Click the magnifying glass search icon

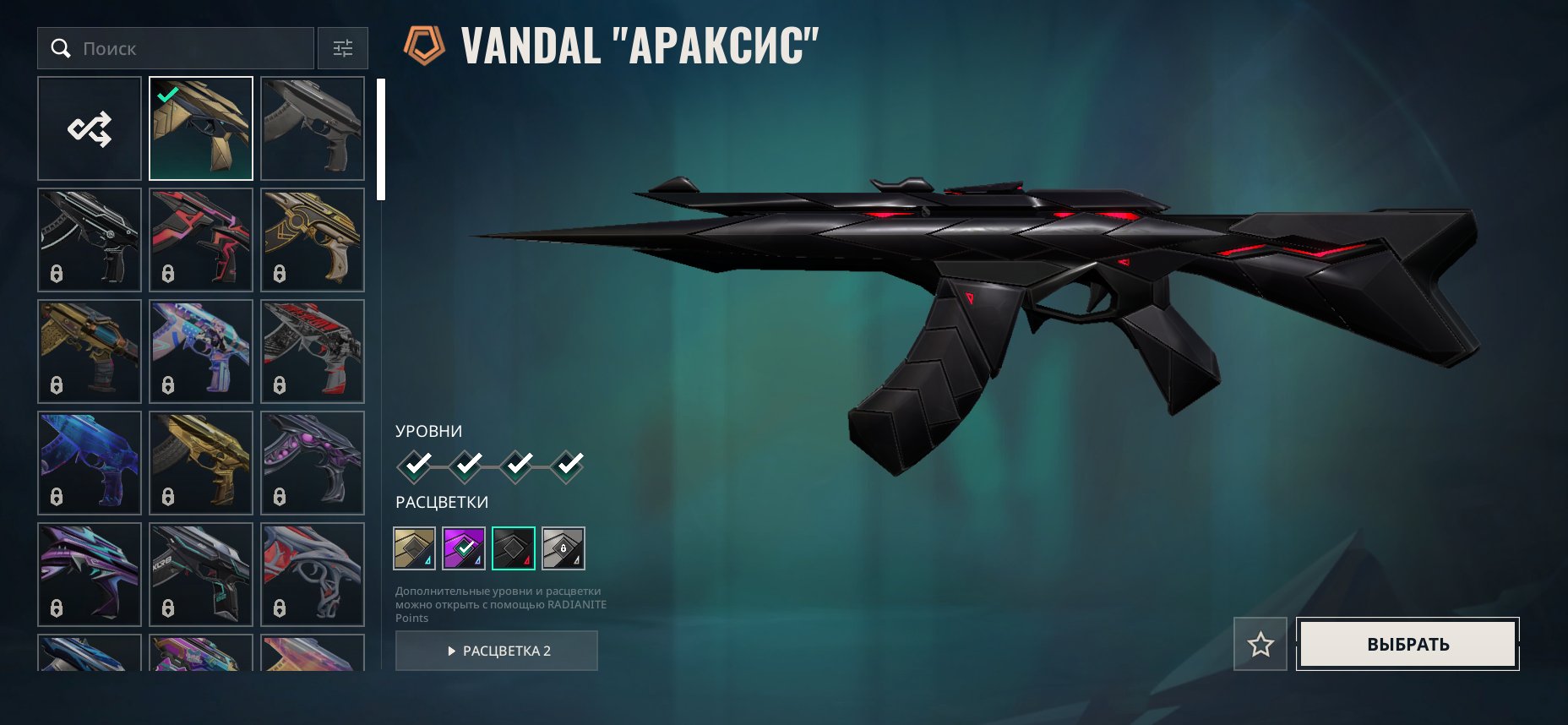[61, 48]
